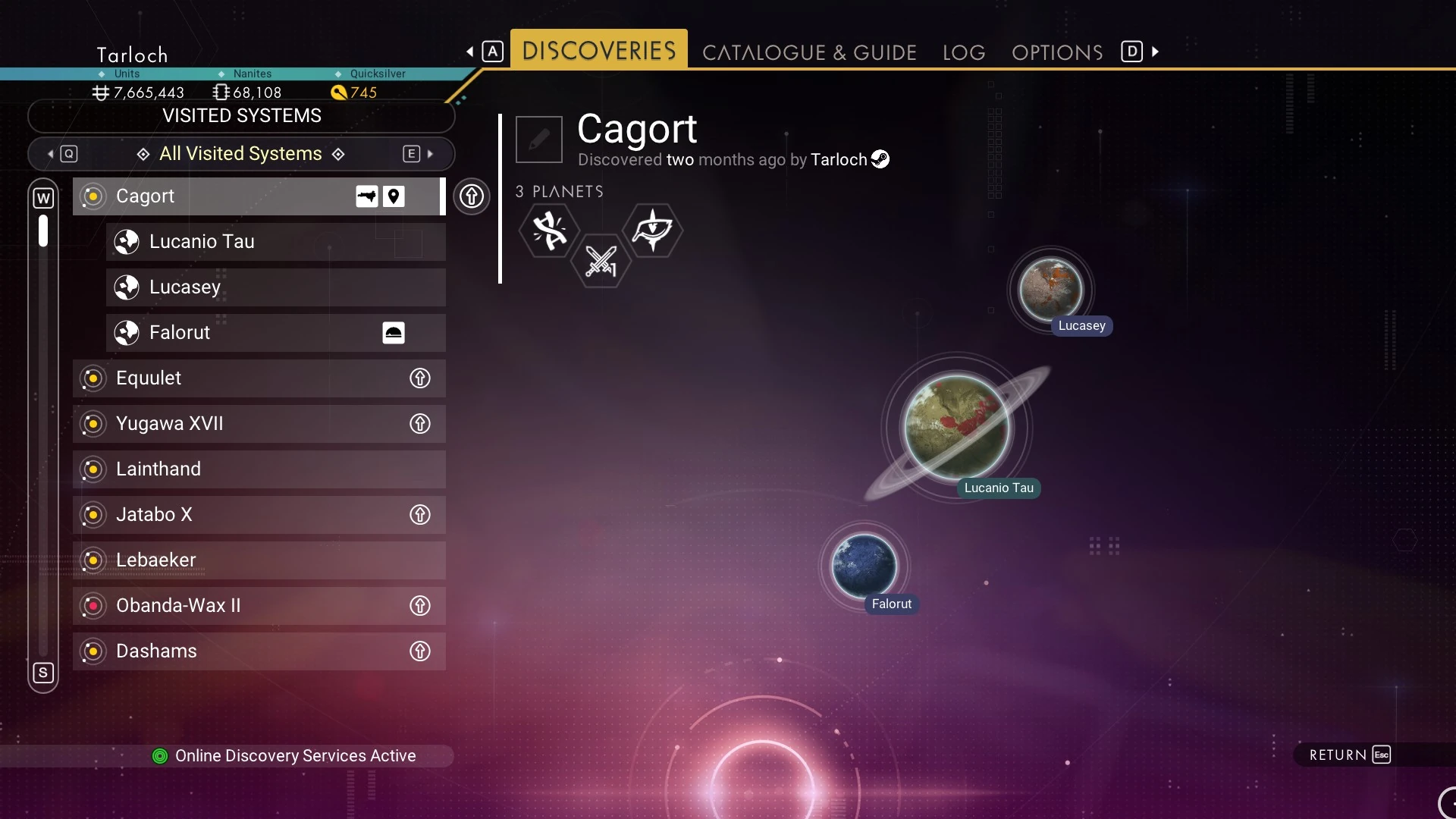Open the Log tab
This screenshot has width=1456, height=819.
pyautogui.click(x=963, y=52)
